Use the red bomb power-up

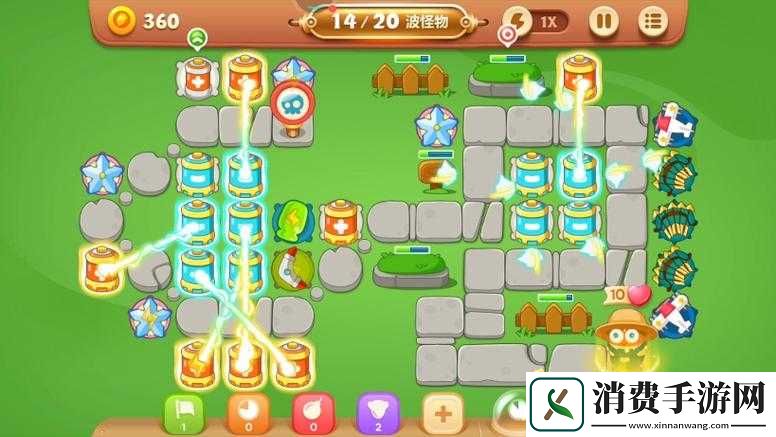[312, 414]
